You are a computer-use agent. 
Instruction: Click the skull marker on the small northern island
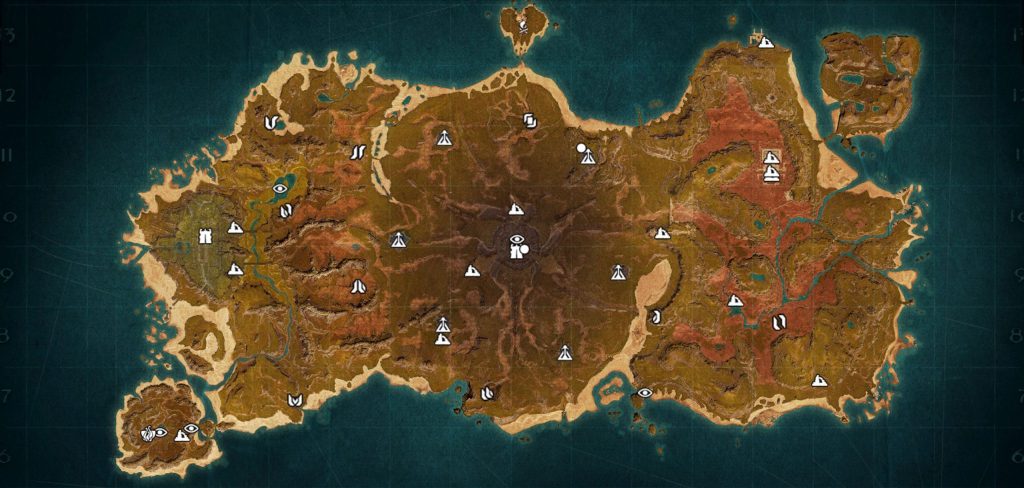click(522, 20)
